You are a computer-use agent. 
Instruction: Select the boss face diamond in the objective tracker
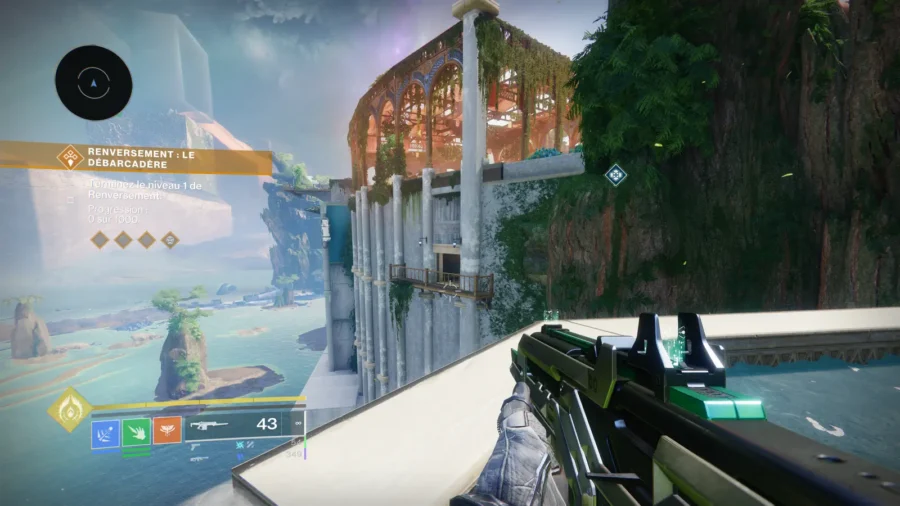point(170,239)
